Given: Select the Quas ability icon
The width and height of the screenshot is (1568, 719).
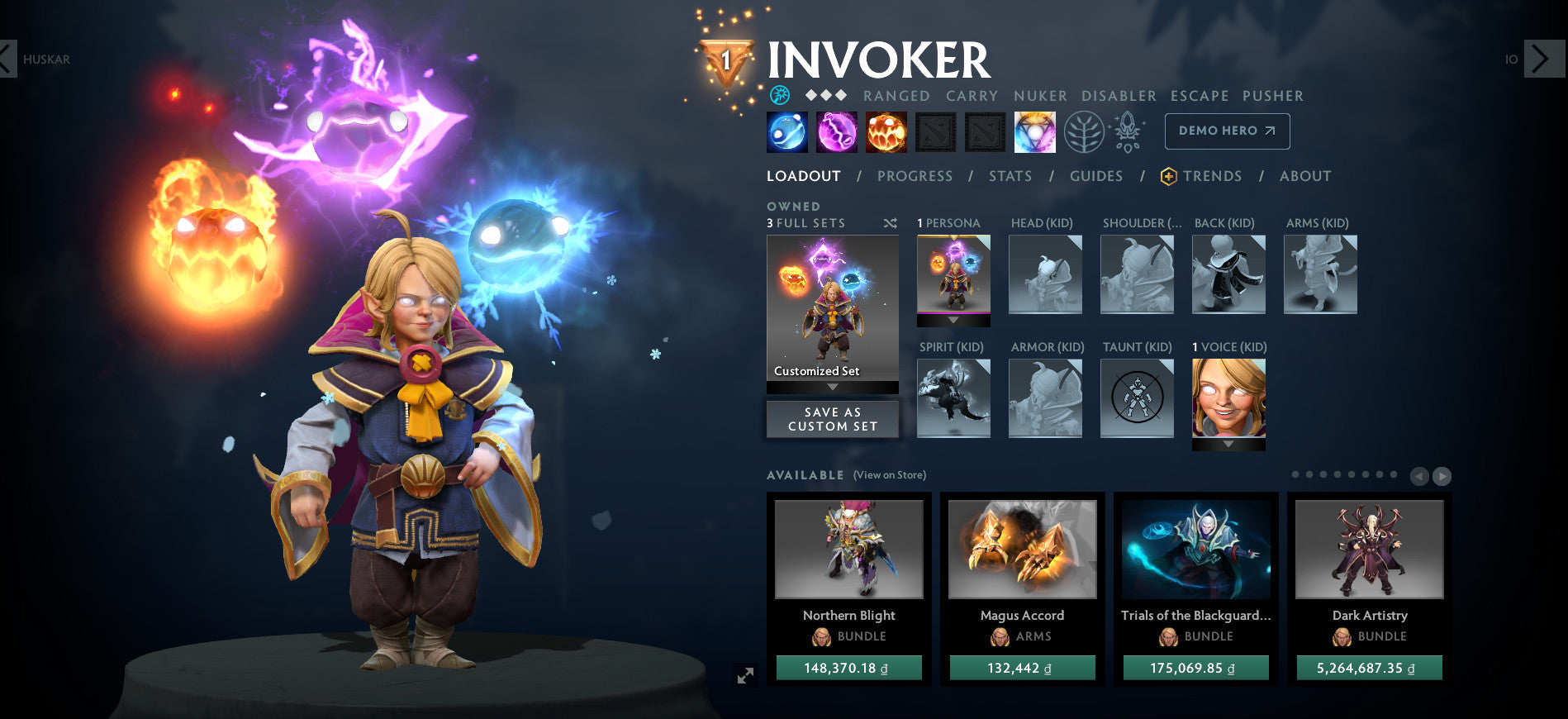Looking at the screenshot, I should [x=786, y=132].
